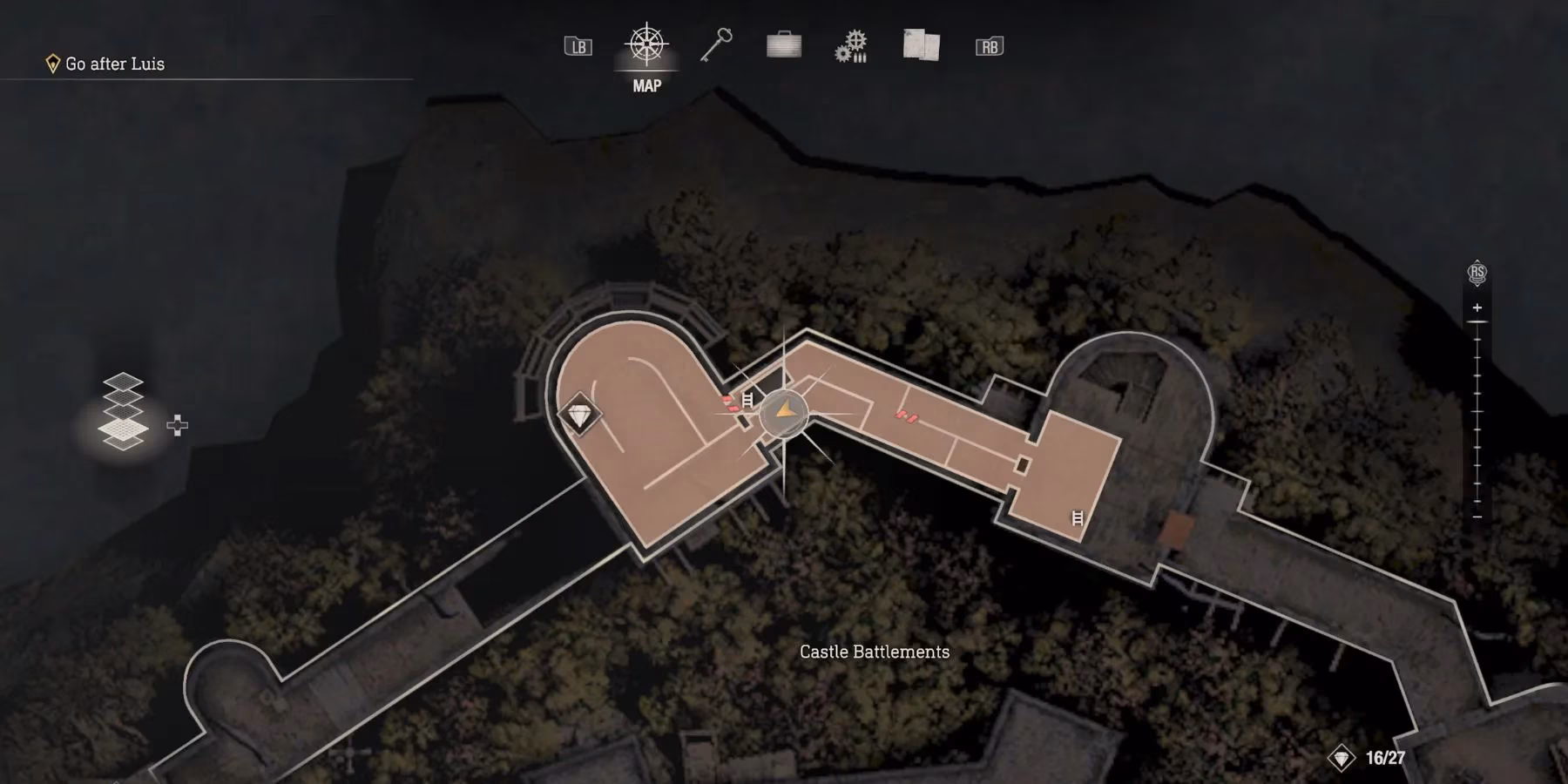Click the minus end of the zoom slider
The width and height of the screenshot is (1568, 784).
point(1477,517)
